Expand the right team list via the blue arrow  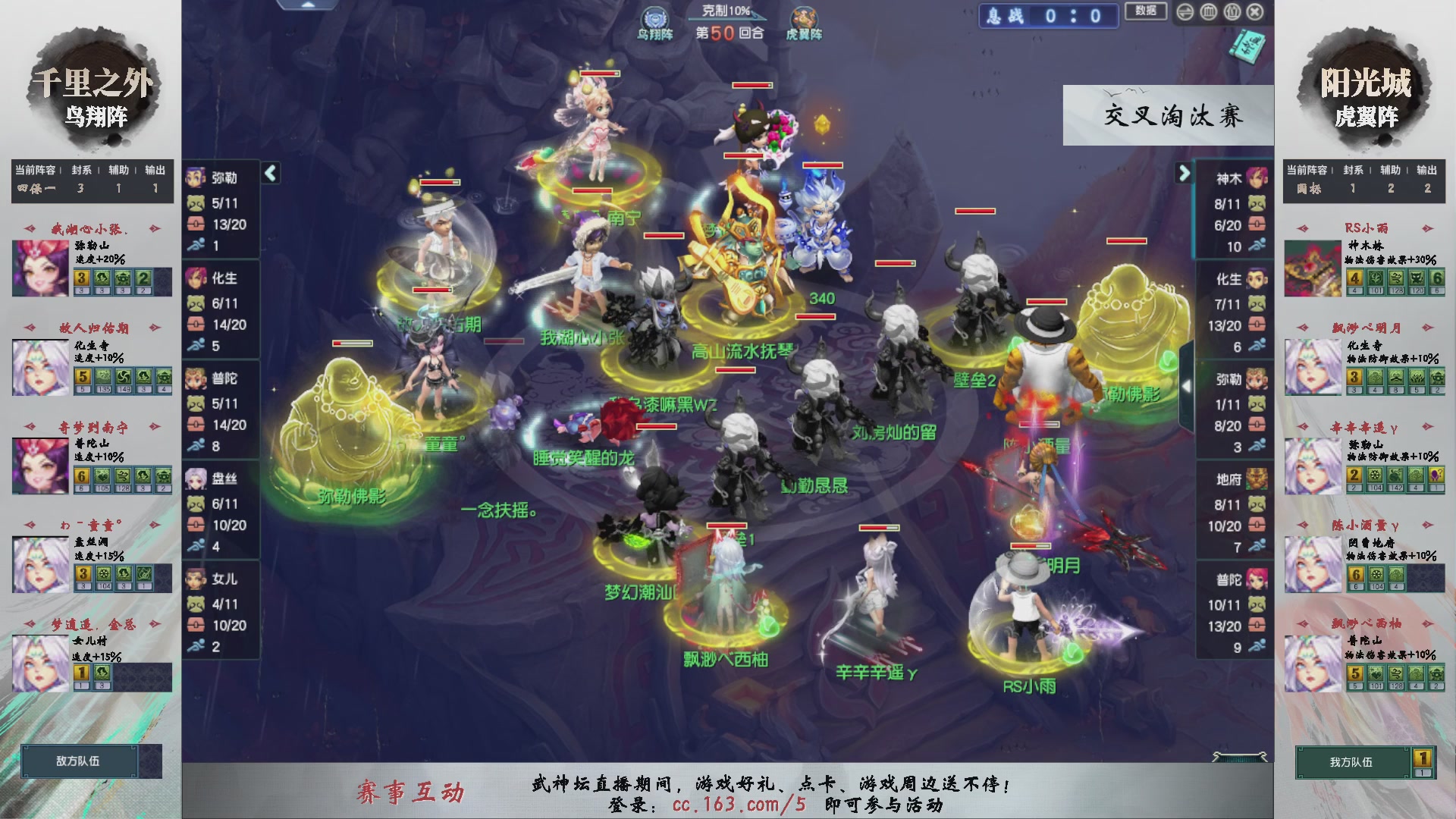point(1185,173)
